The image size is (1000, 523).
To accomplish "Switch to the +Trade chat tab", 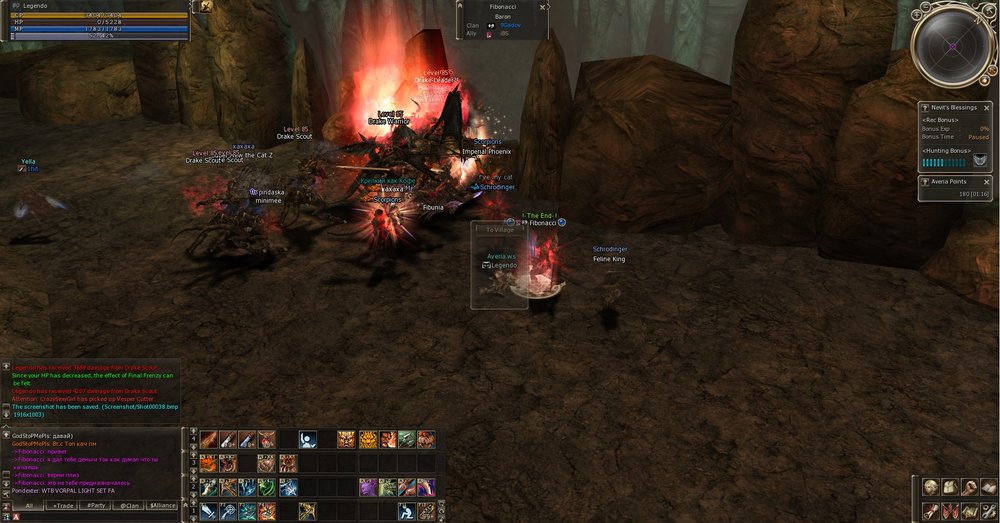I will click(64, 506).
